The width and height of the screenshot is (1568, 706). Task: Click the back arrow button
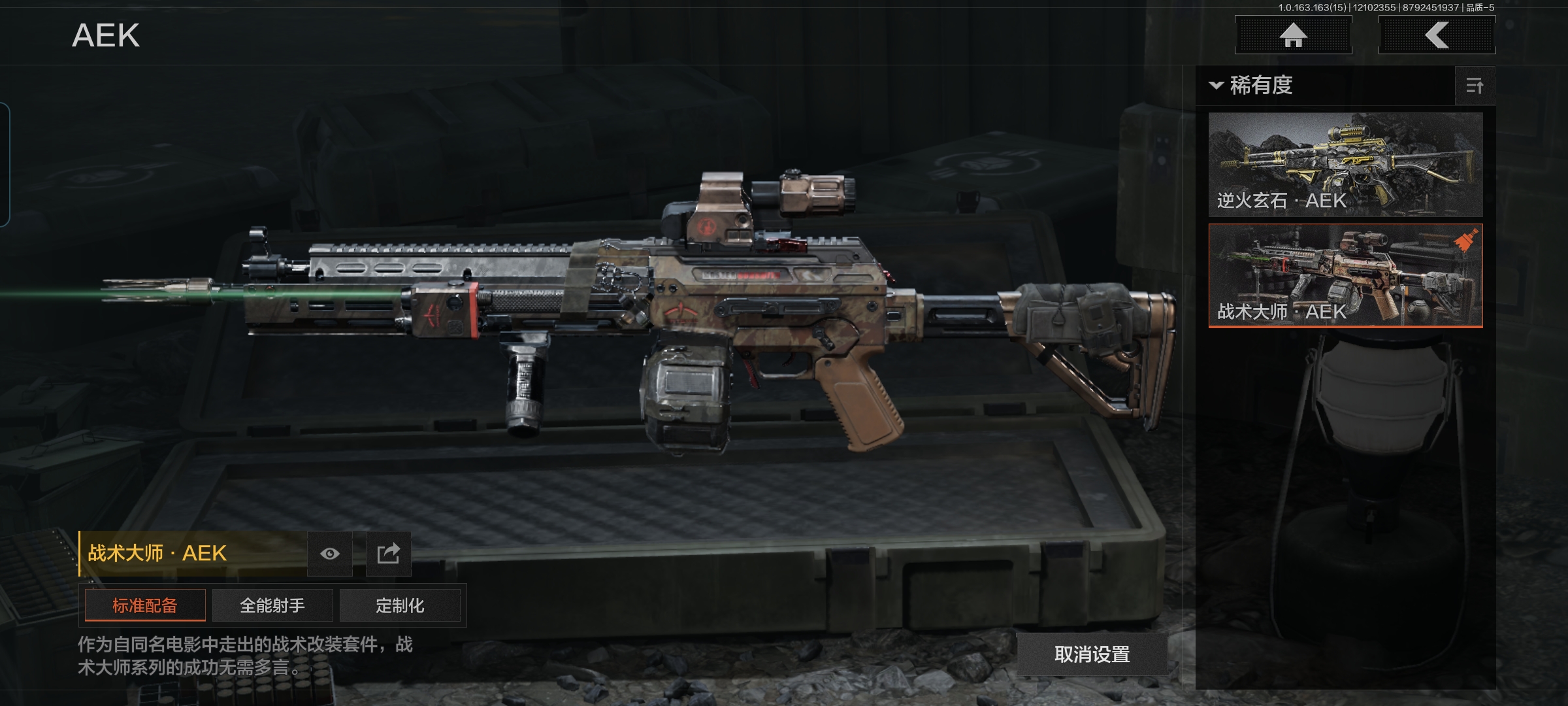[x=1437, y=35]
